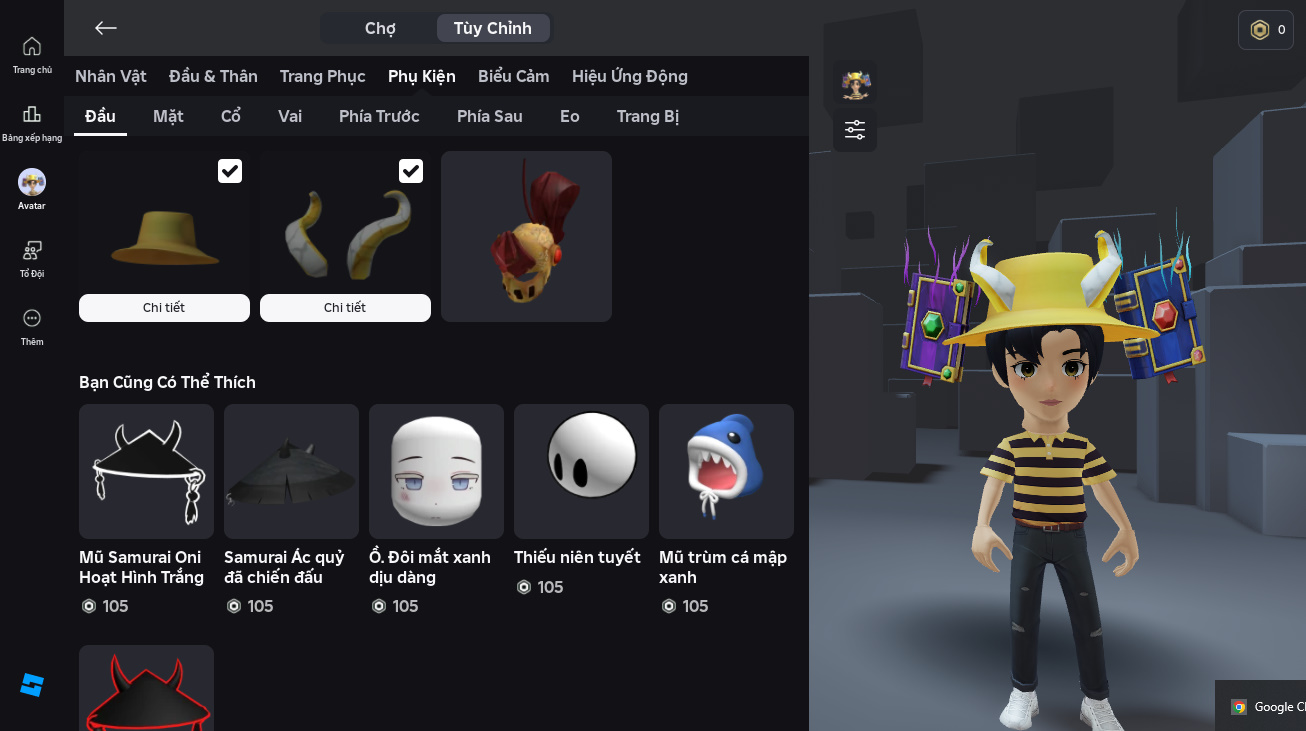Switch to the Mặt face subtab
Viewport: 1306px width, 731px height.
click(x=168, y=116)
